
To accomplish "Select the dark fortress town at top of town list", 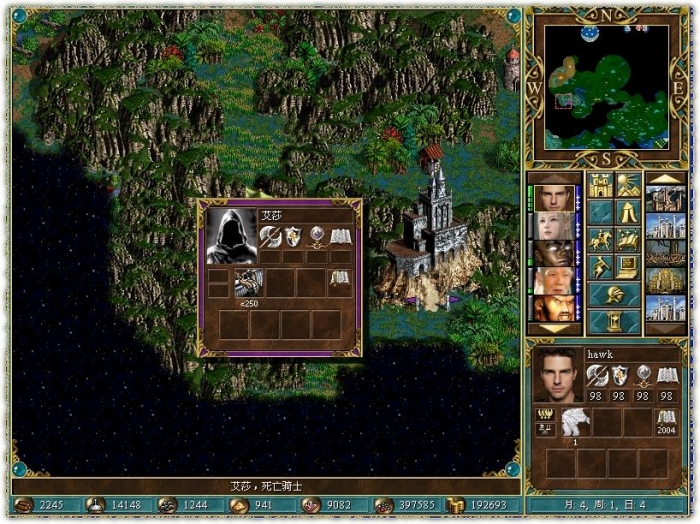I will click(x=665, y=198).
